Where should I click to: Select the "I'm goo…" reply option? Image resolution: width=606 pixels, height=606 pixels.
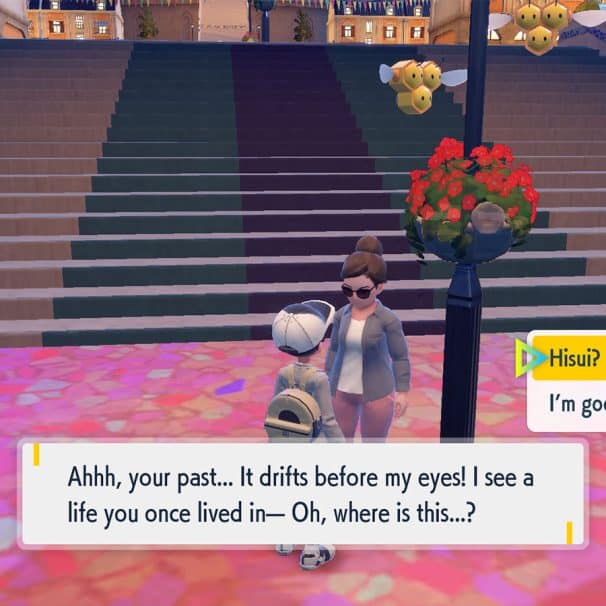pyautogui.click(x=575, y=405)
